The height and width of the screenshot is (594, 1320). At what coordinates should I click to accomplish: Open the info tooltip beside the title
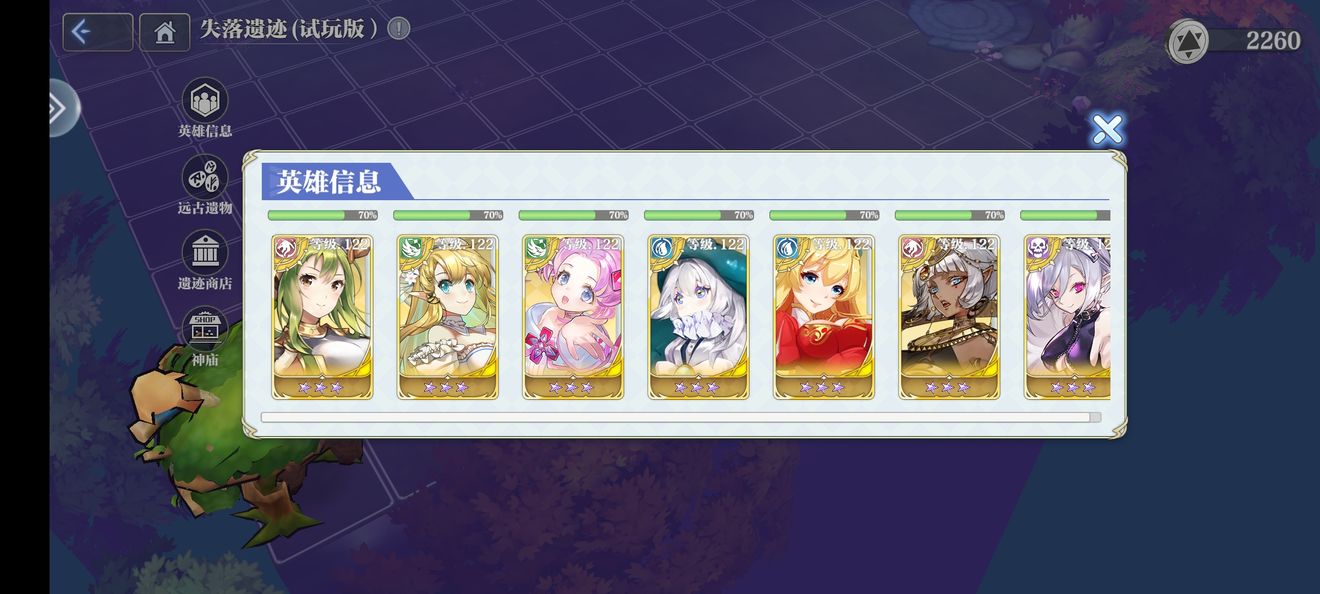pyautogui.click(x=398, y=28)
